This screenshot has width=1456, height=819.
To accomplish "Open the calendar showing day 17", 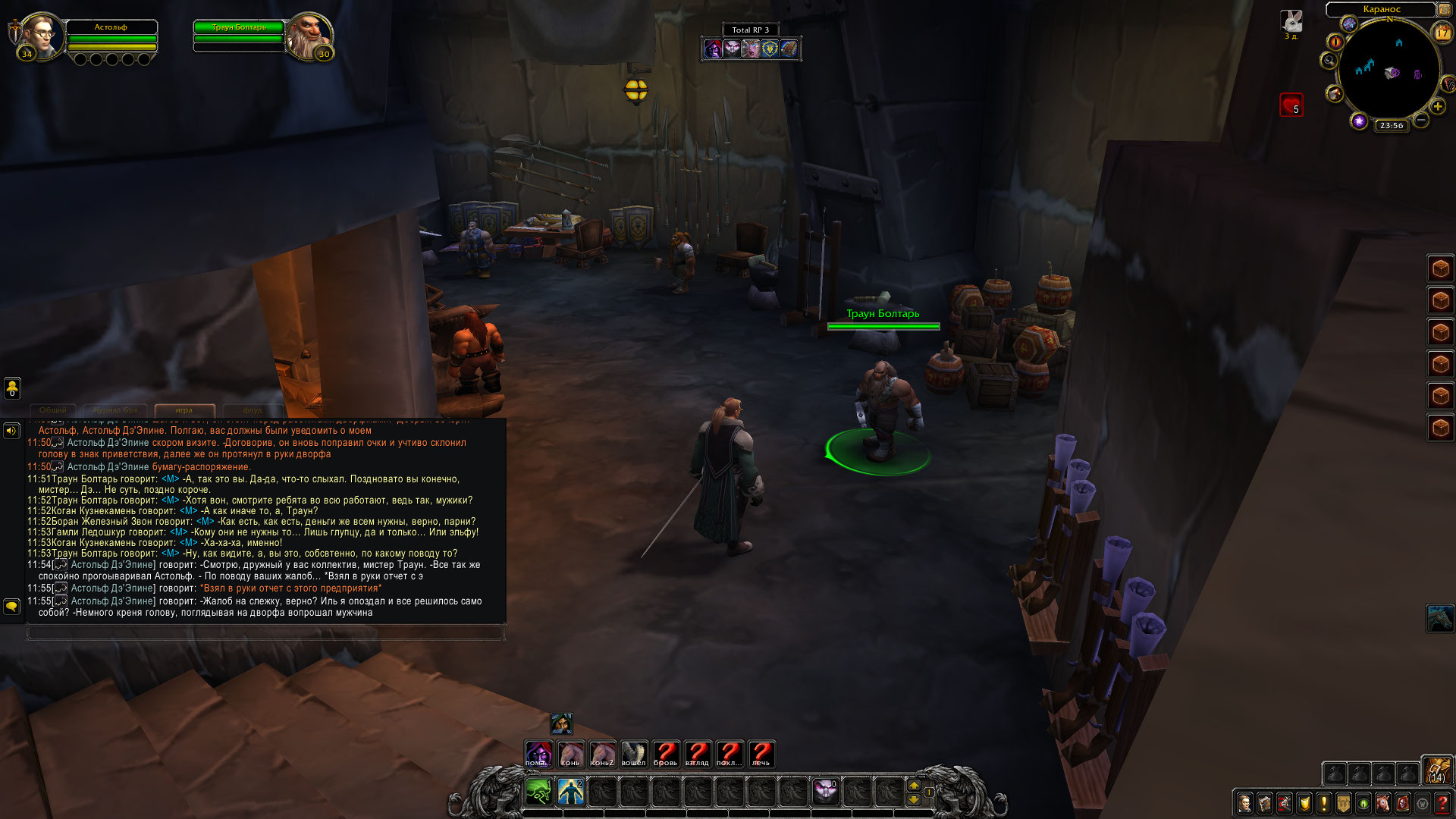I will [x=1442, y=33].
